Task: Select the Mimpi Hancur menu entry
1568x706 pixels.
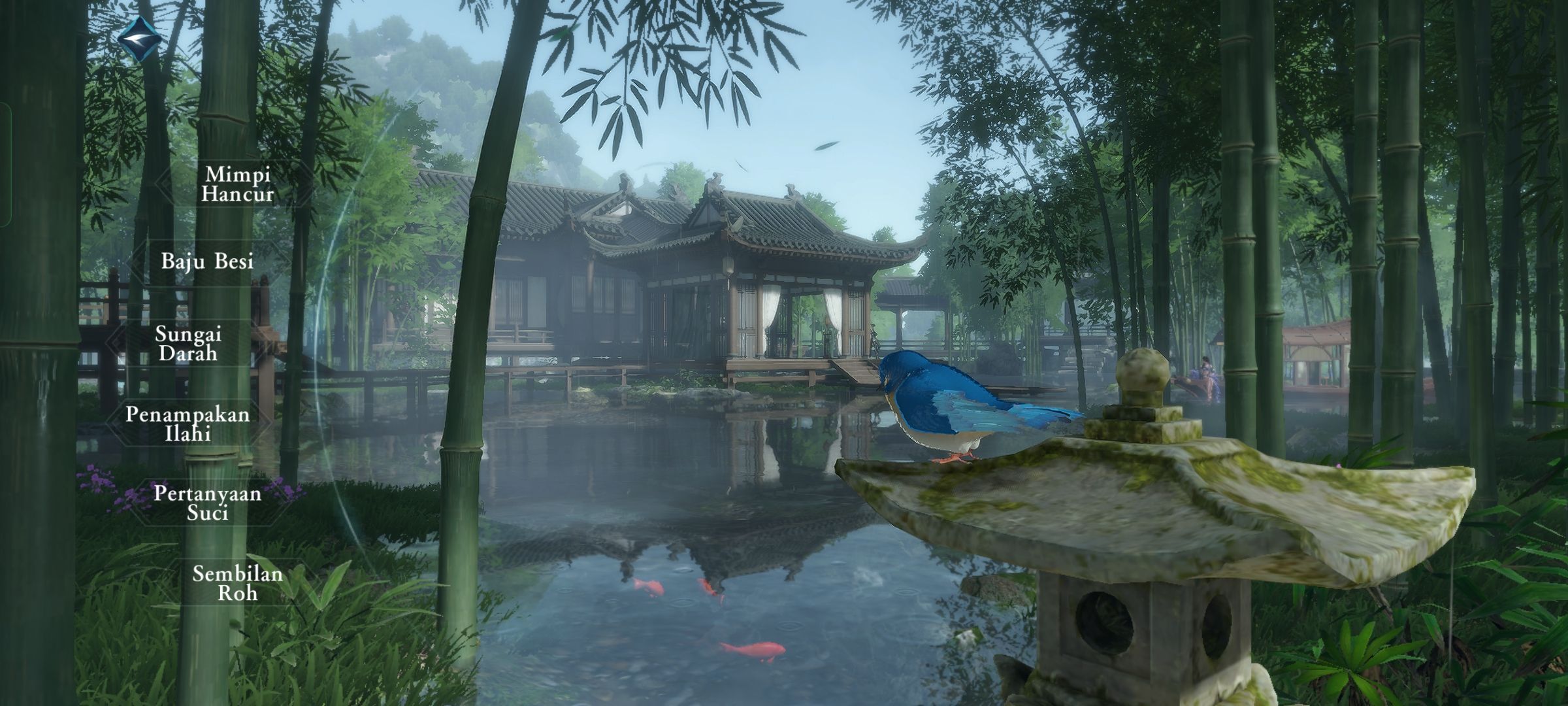Action: click(x=237, y=184)
